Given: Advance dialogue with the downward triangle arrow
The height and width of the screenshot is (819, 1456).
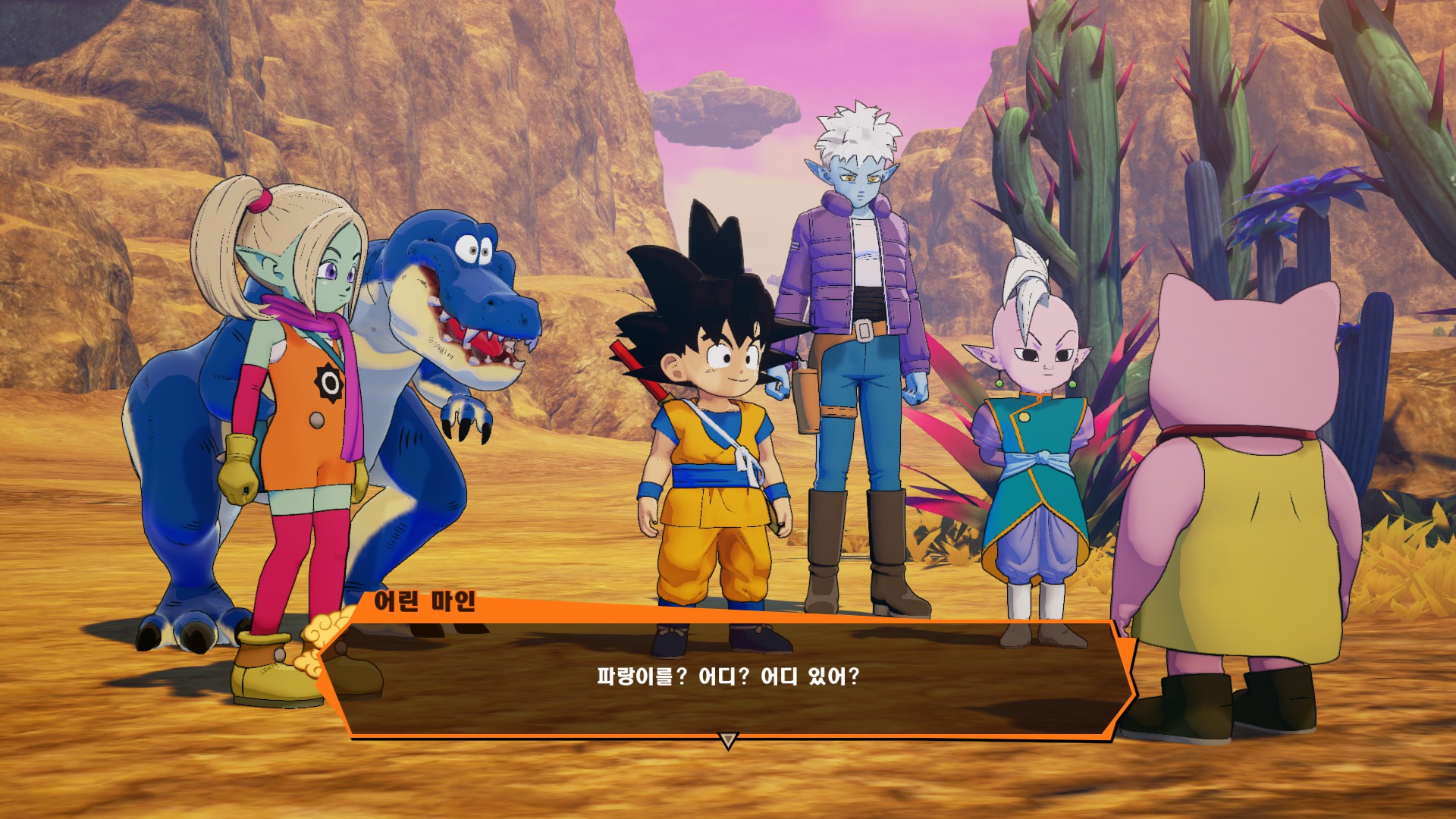Looking at the screenshot, I should pos(728,740).
